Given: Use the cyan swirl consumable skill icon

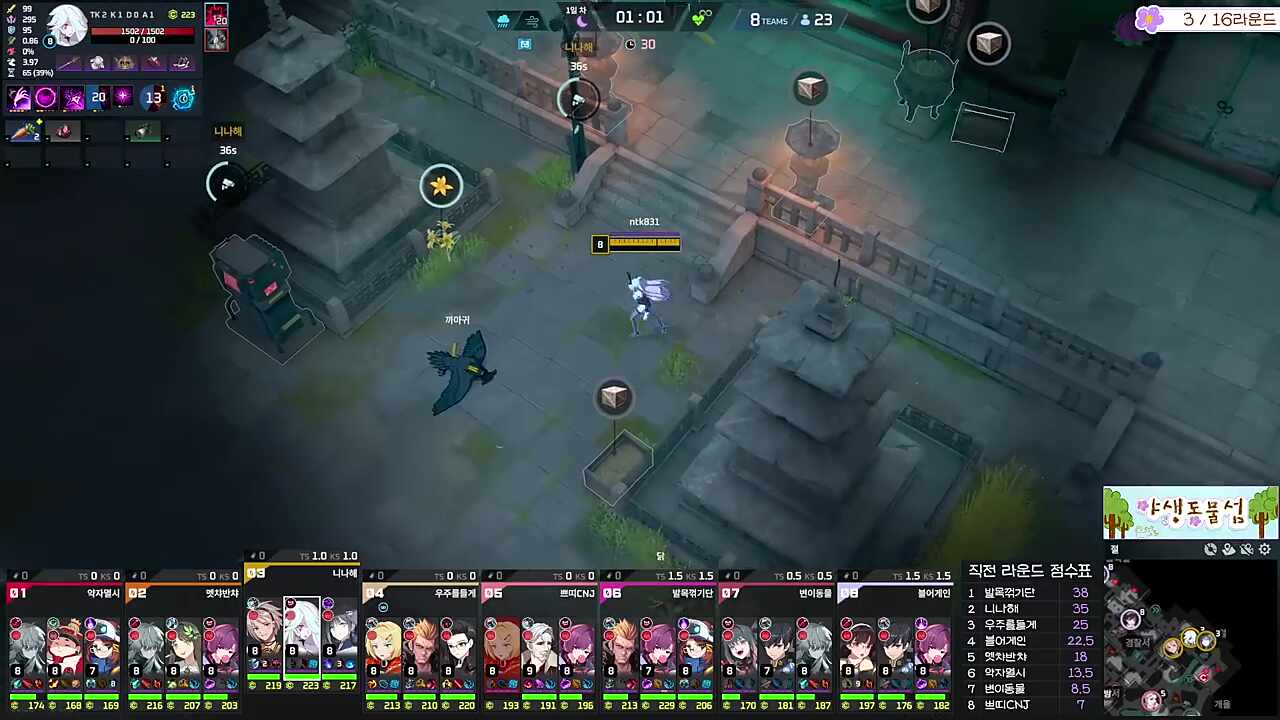Looking at the screenshot, I should (183, 97).
